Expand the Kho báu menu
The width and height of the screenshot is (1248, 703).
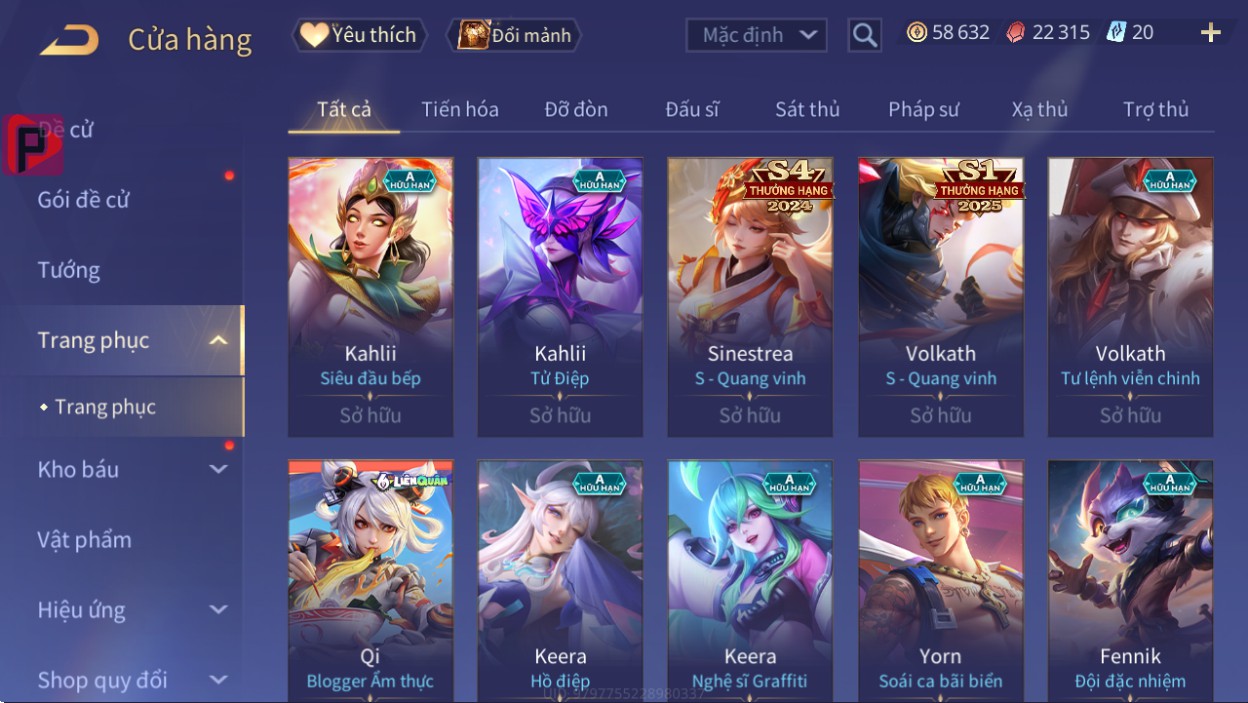pyautogui.click(x=130, y=469)
